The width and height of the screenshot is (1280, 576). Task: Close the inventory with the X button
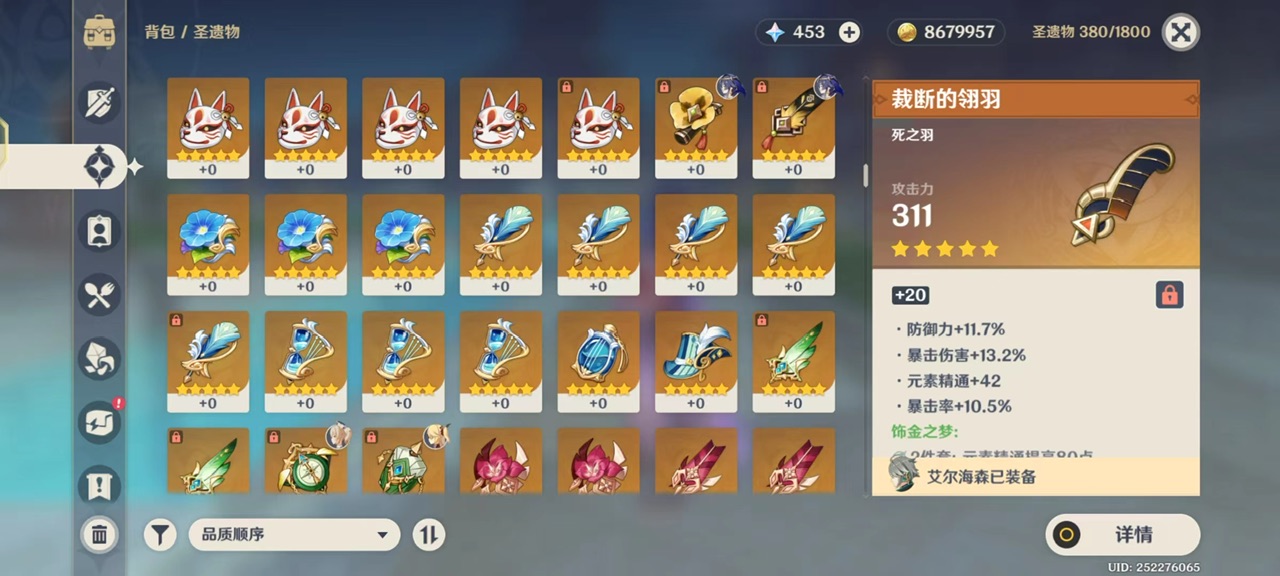click(x=1181, y=32)
